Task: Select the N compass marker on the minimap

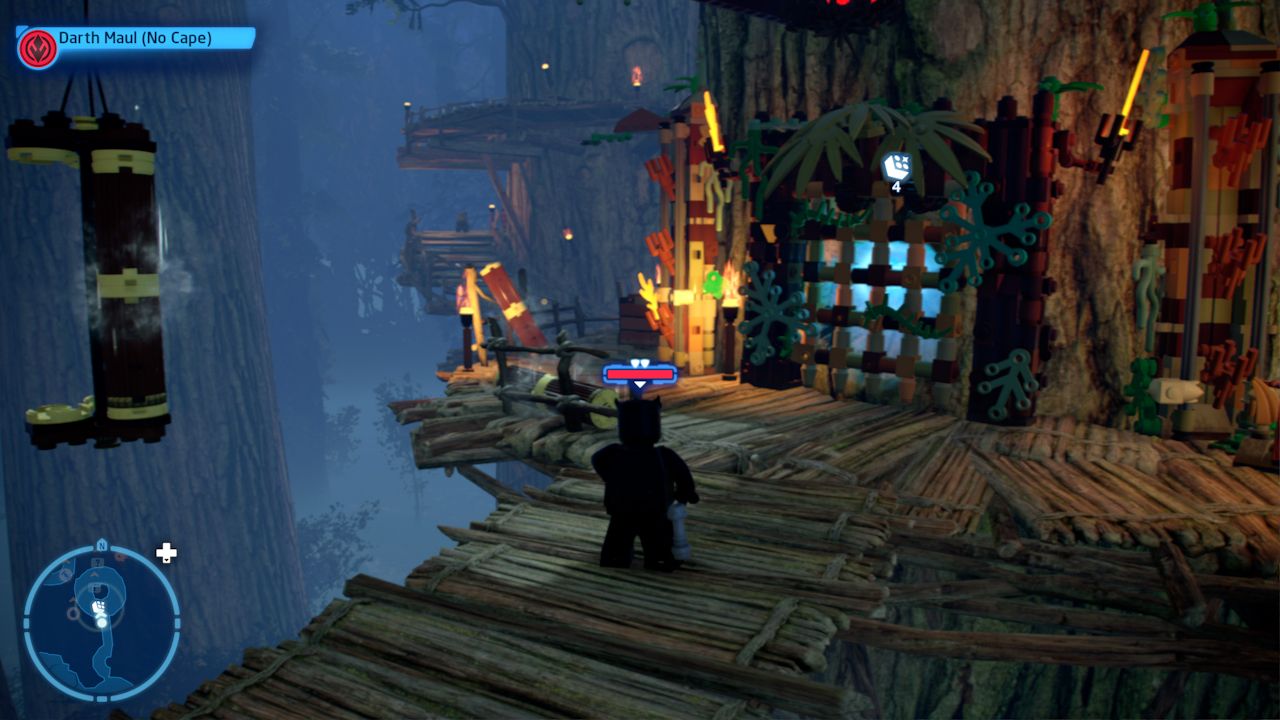Action: 101,544
